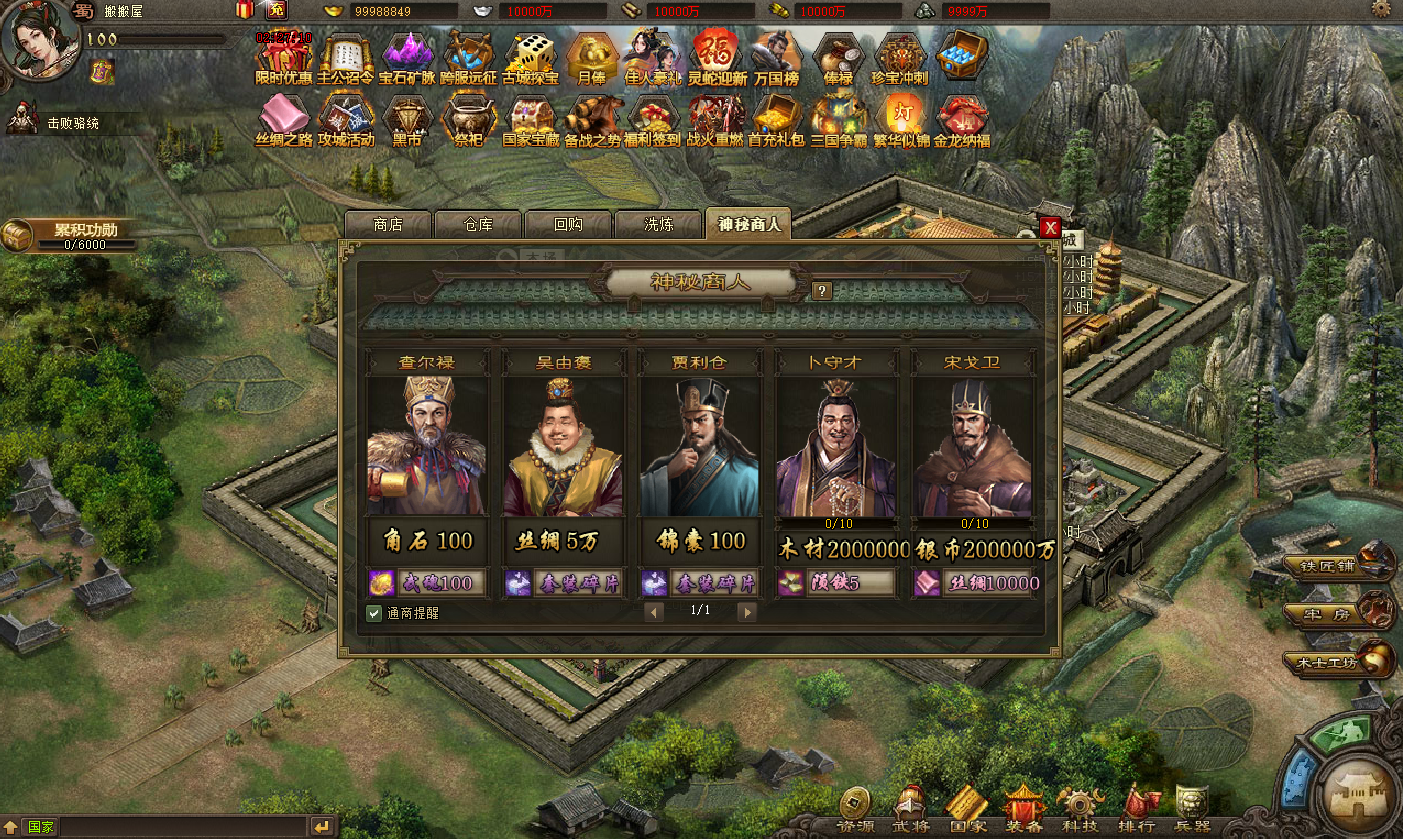
Task: Switch to the 商店 shop tab
Action: tap(387, 225)
